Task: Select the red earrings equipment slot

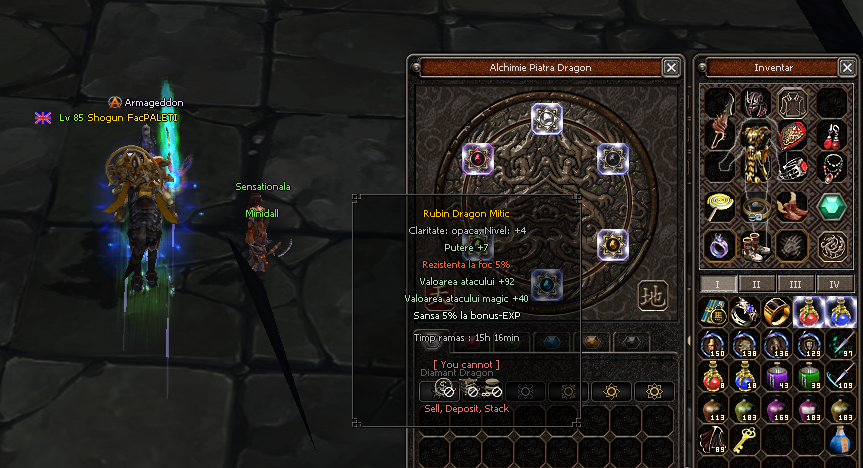Action: [x=832, y=134]
